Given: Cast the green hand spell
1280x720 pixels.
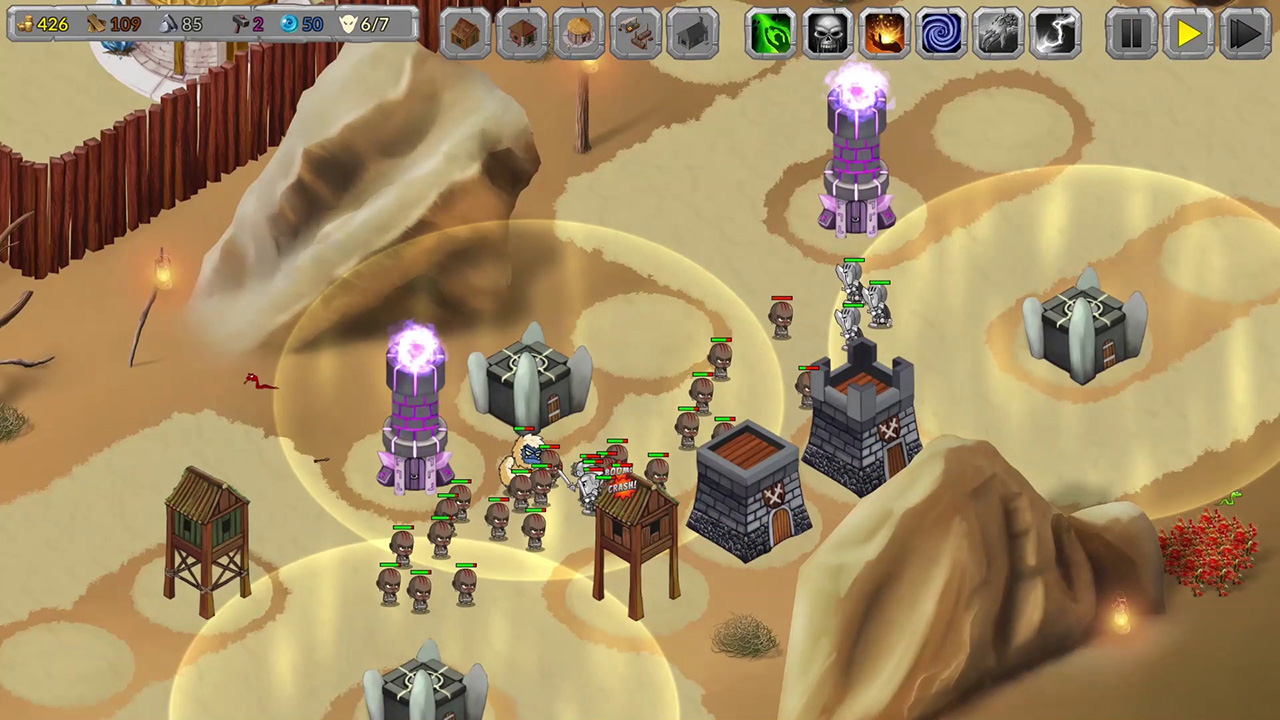Looking at the screenshot, I should (x=771, y=33).
